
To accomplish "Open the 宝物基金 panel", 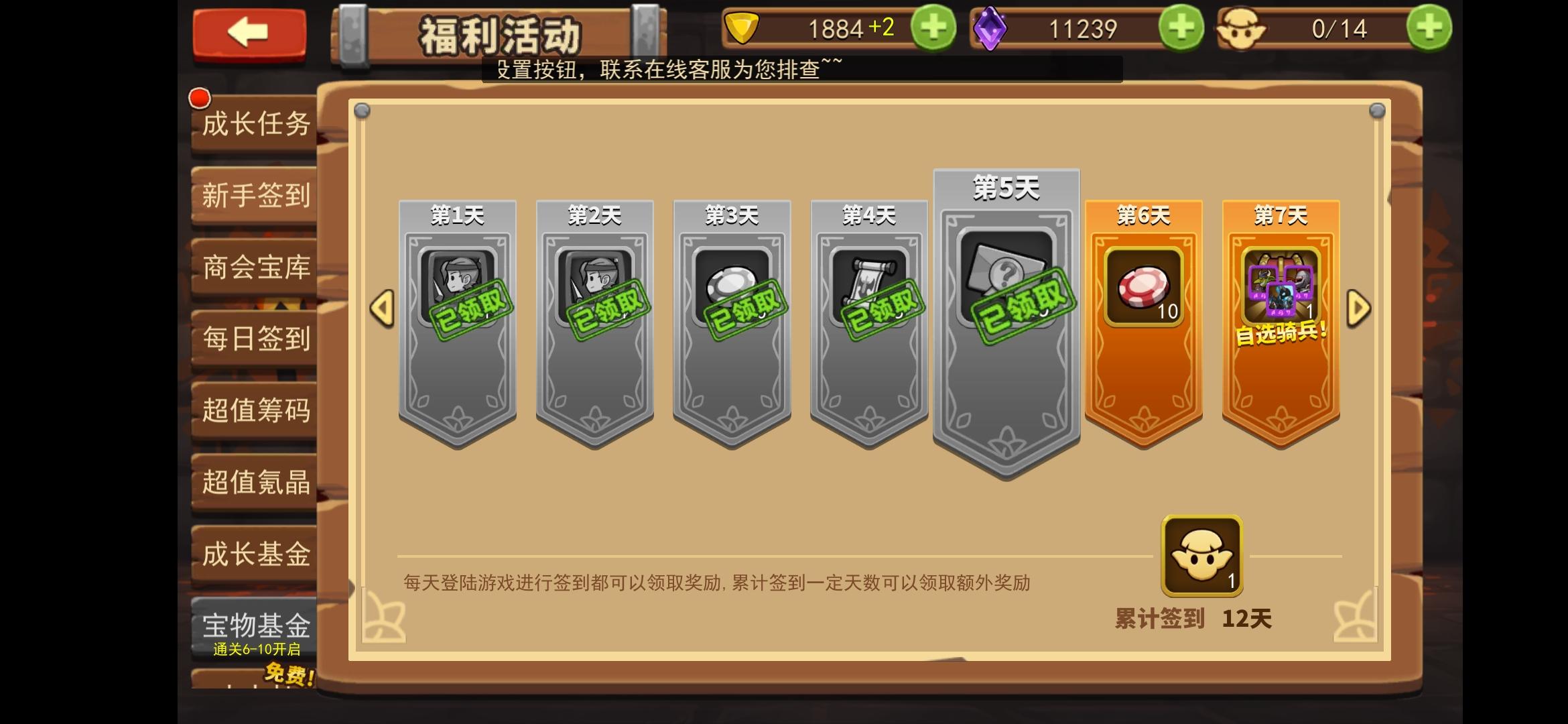I will click(255, 623).
